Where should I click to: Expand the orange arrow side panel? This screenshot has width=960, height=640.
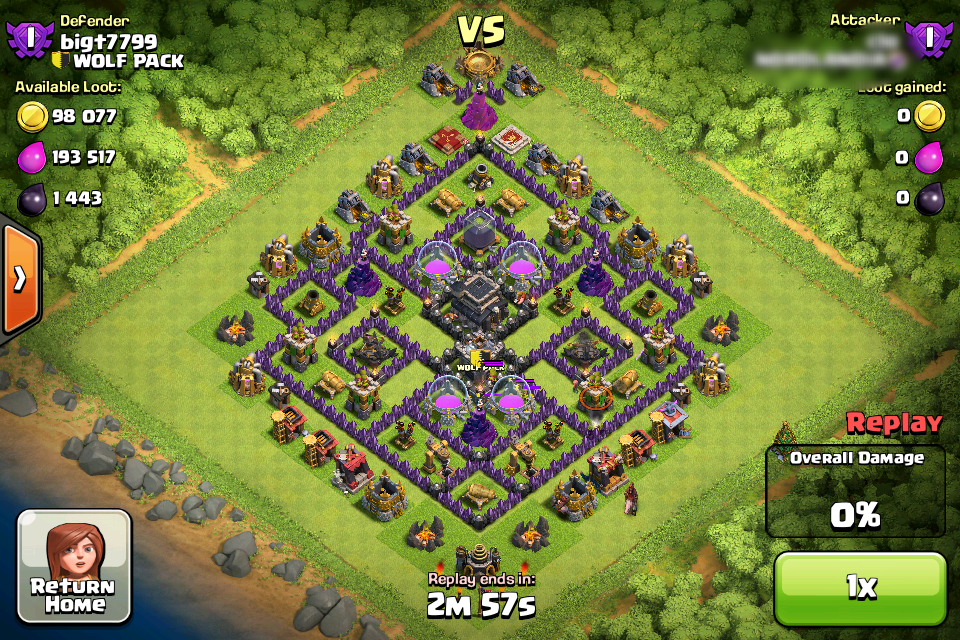pyautogui.click(x=19, y=279)
